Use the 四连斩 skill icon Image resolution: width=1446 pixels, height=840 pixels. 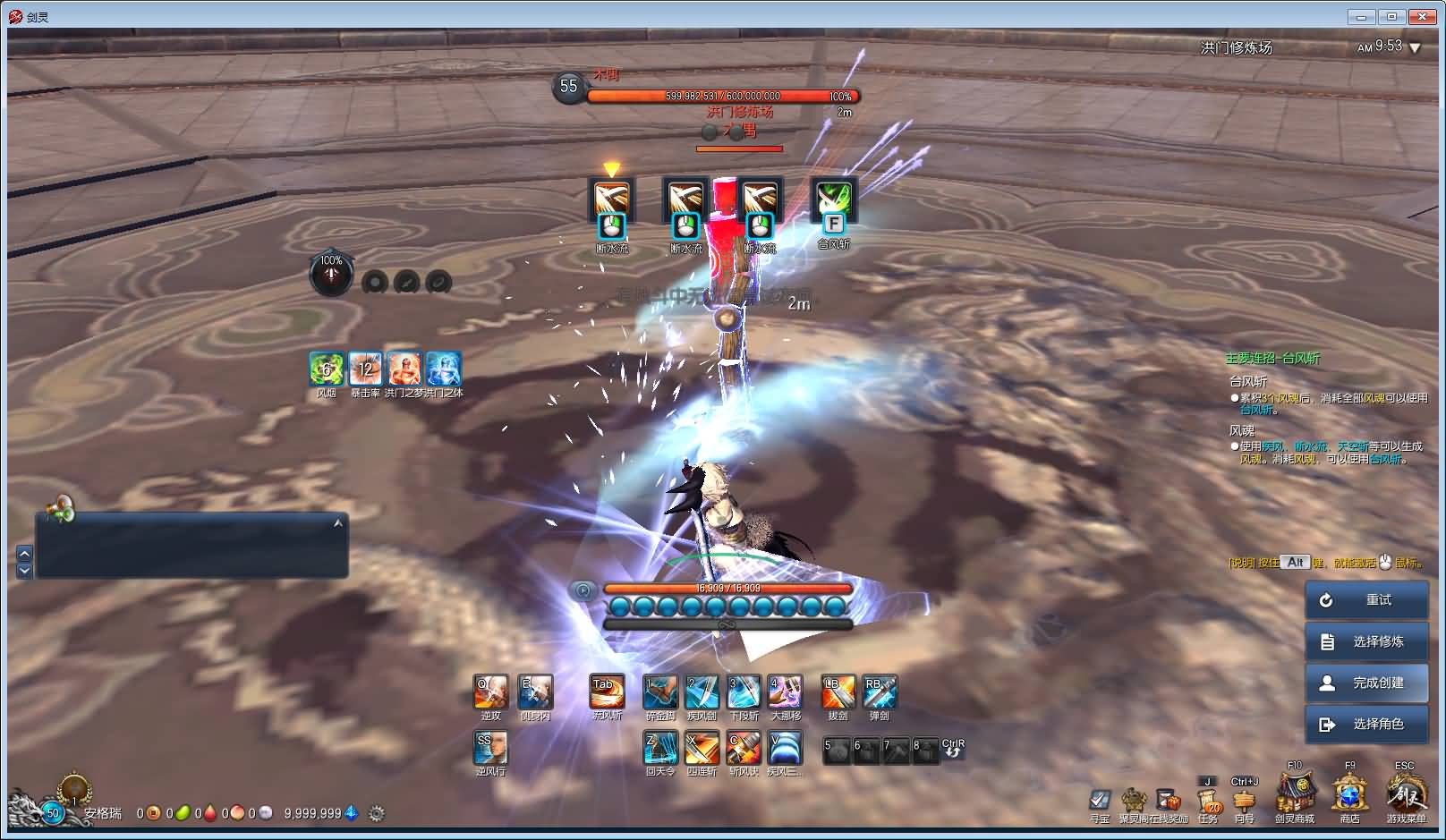(x=702, y=748)
